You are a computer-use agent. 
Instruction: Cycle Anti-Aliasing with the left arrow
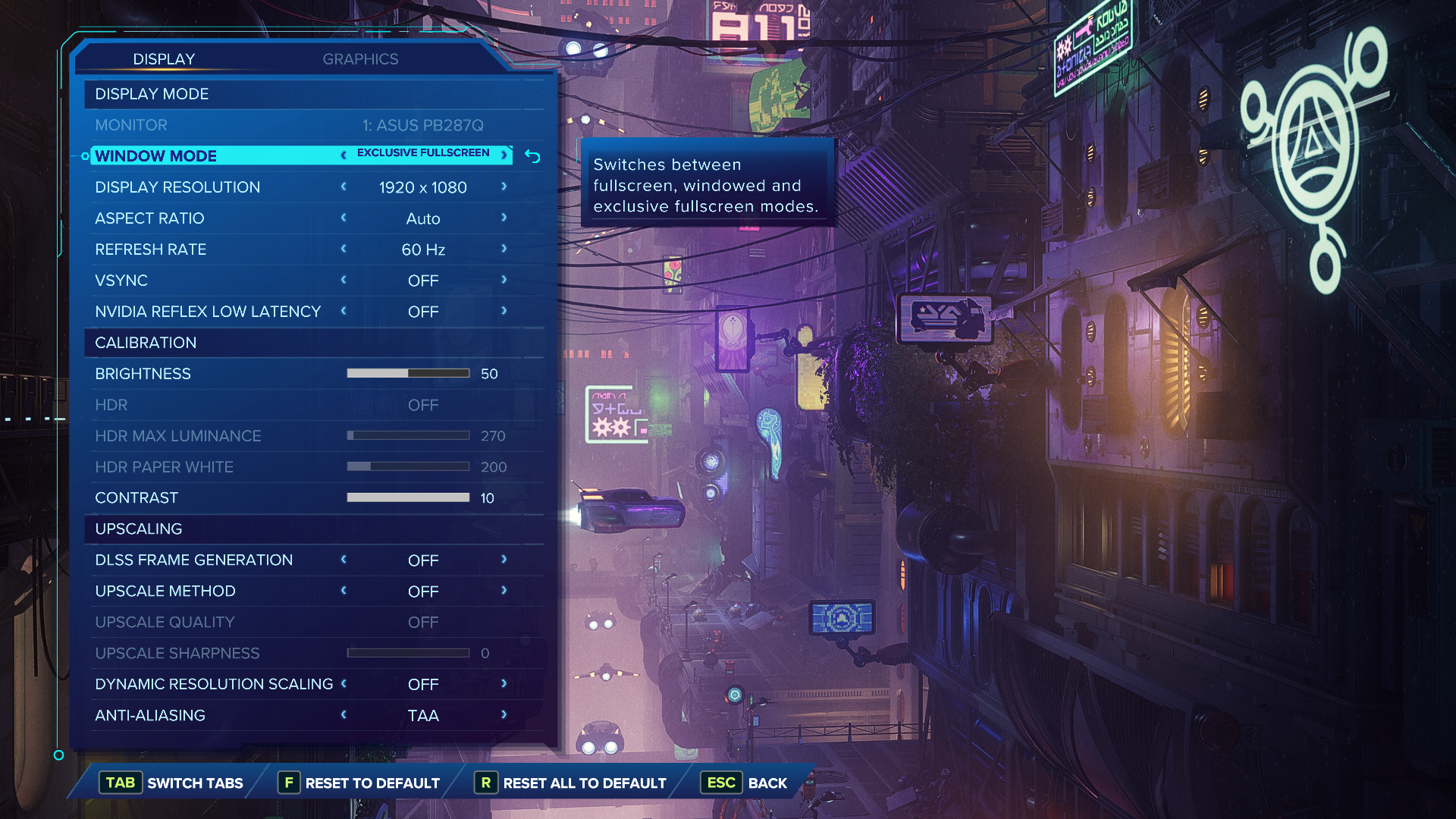(344, 715)
